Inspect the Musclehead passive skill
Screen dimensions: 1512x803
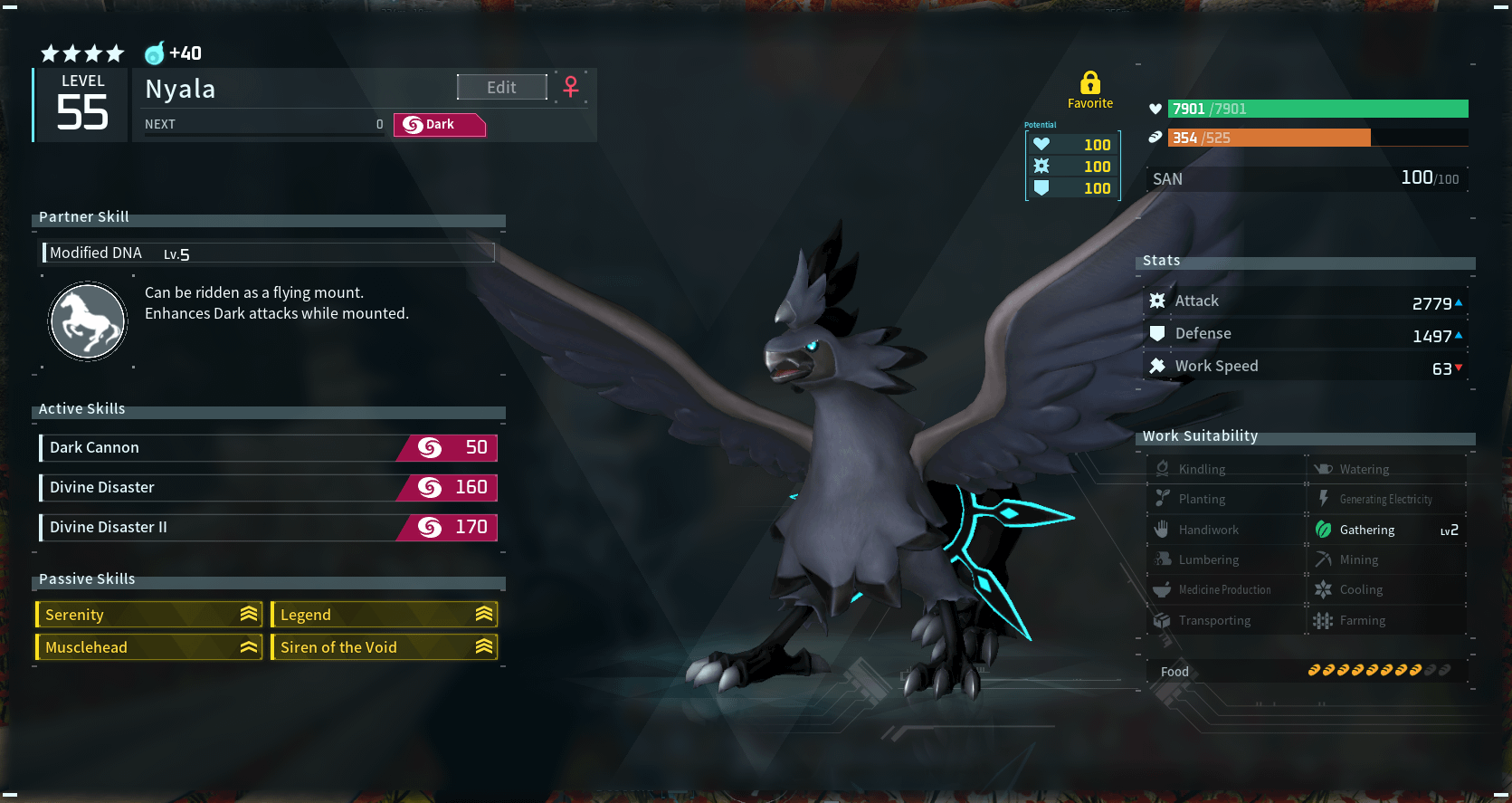click(149, 647)
